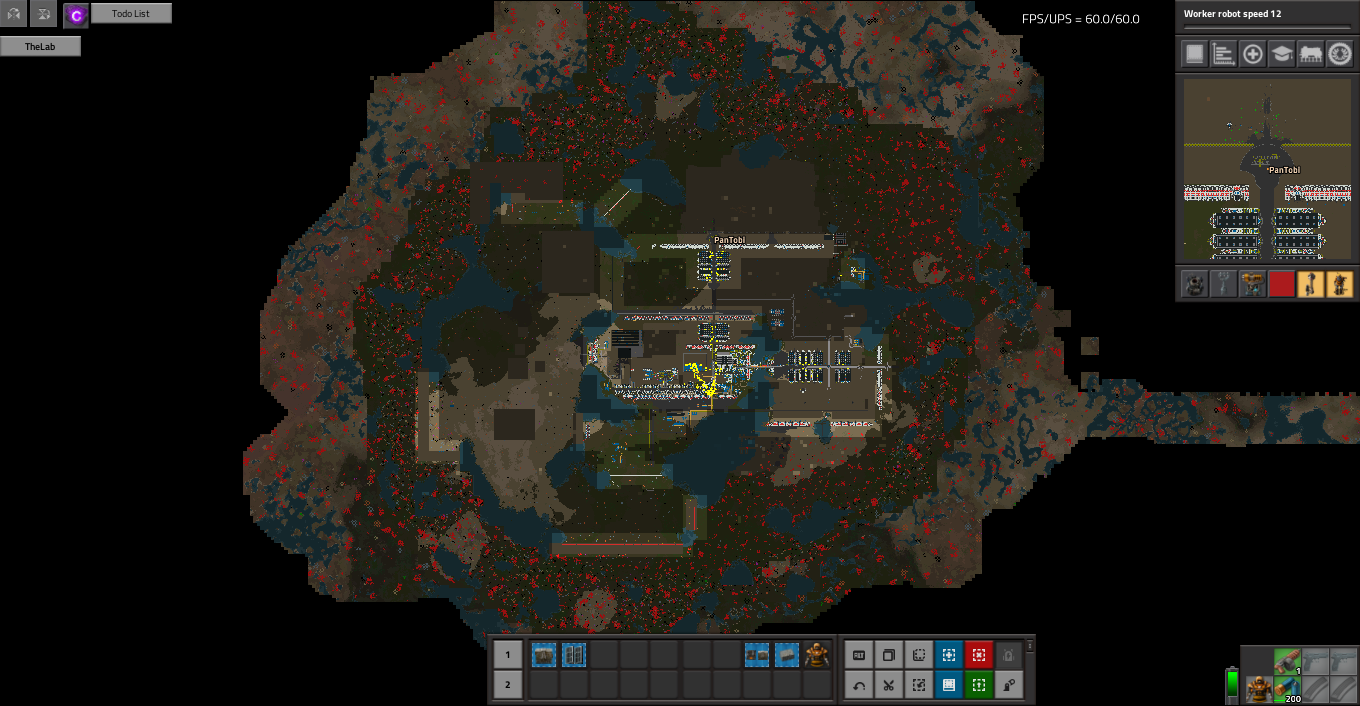Select the solid red square shortcut
This screenshot has height=706, width=1360.
tap(1281, 284)
